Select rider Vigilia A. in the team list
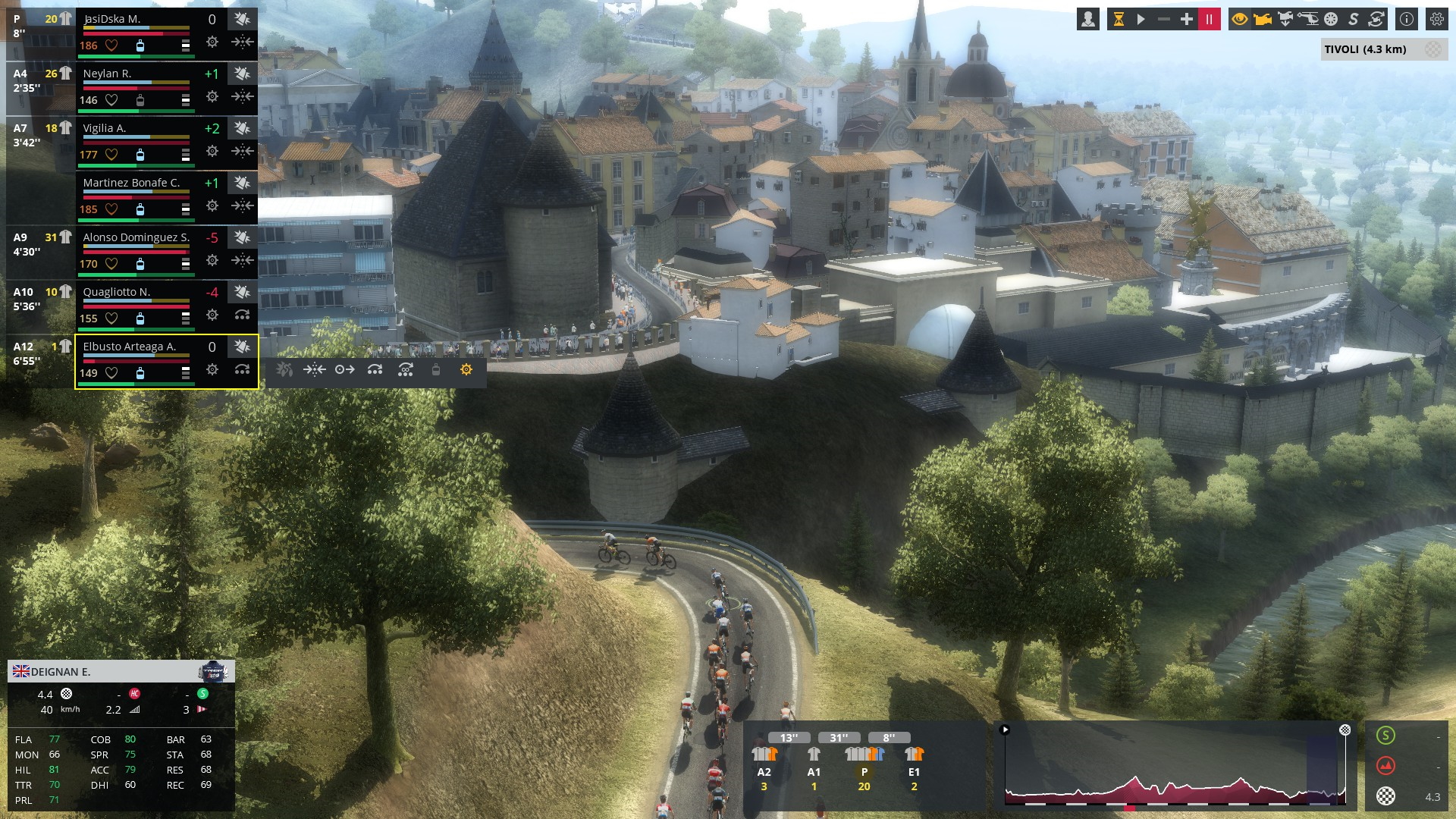 click(x=105, y=128)
